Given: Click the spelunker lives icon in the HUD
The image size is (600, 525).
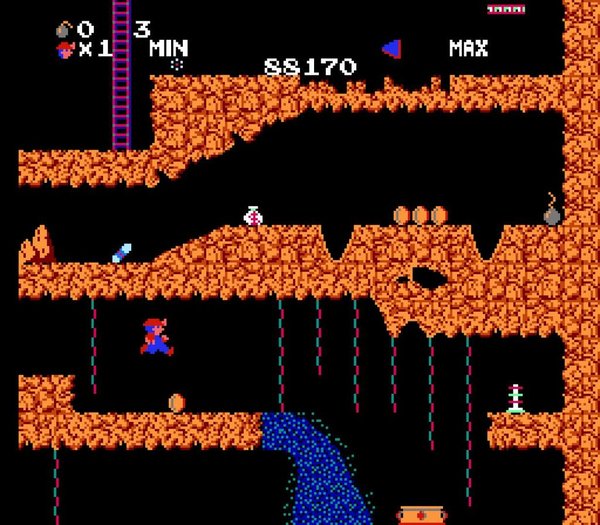Looking at the screenshot, I should point(65,49).
